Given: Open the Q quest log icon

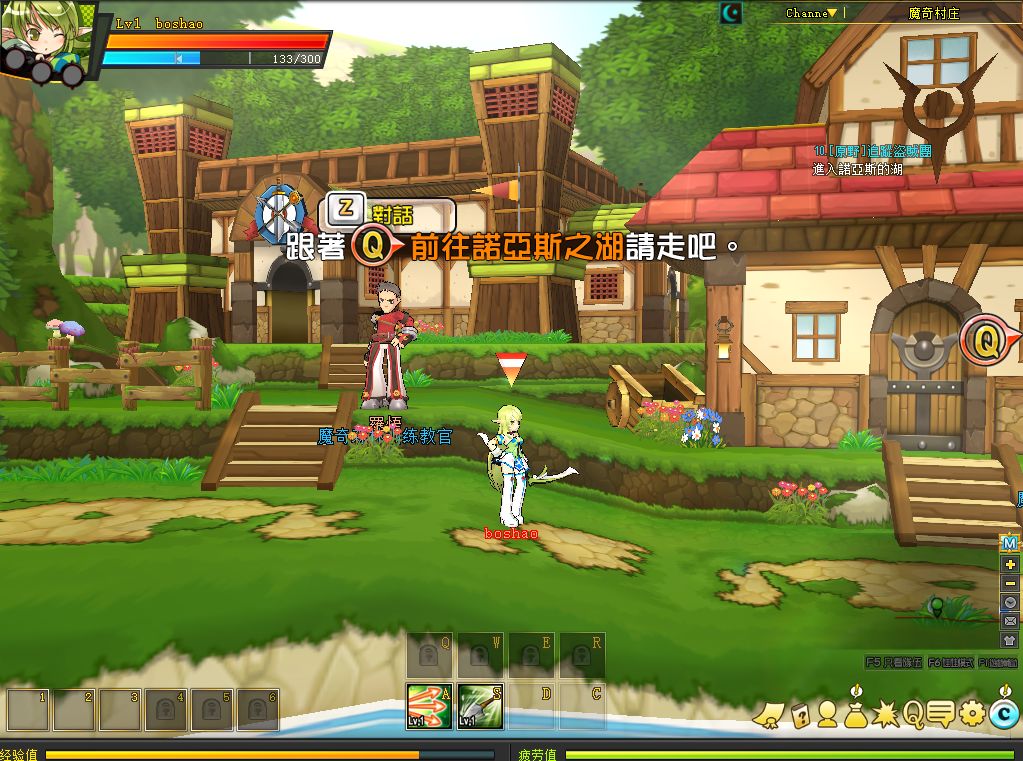Looking at the screenshot, I should point(913,713).
